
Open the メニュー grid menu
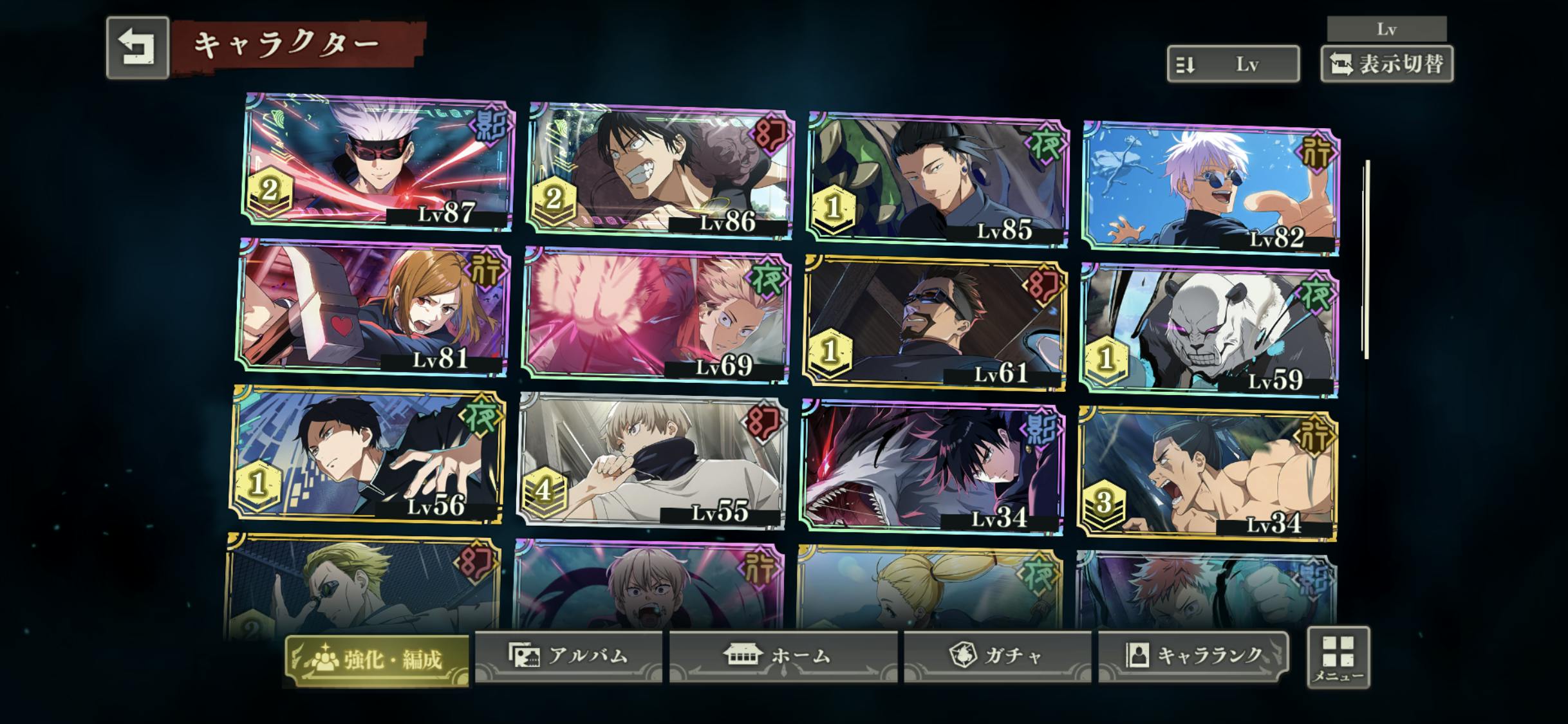tap(1338, 657)
